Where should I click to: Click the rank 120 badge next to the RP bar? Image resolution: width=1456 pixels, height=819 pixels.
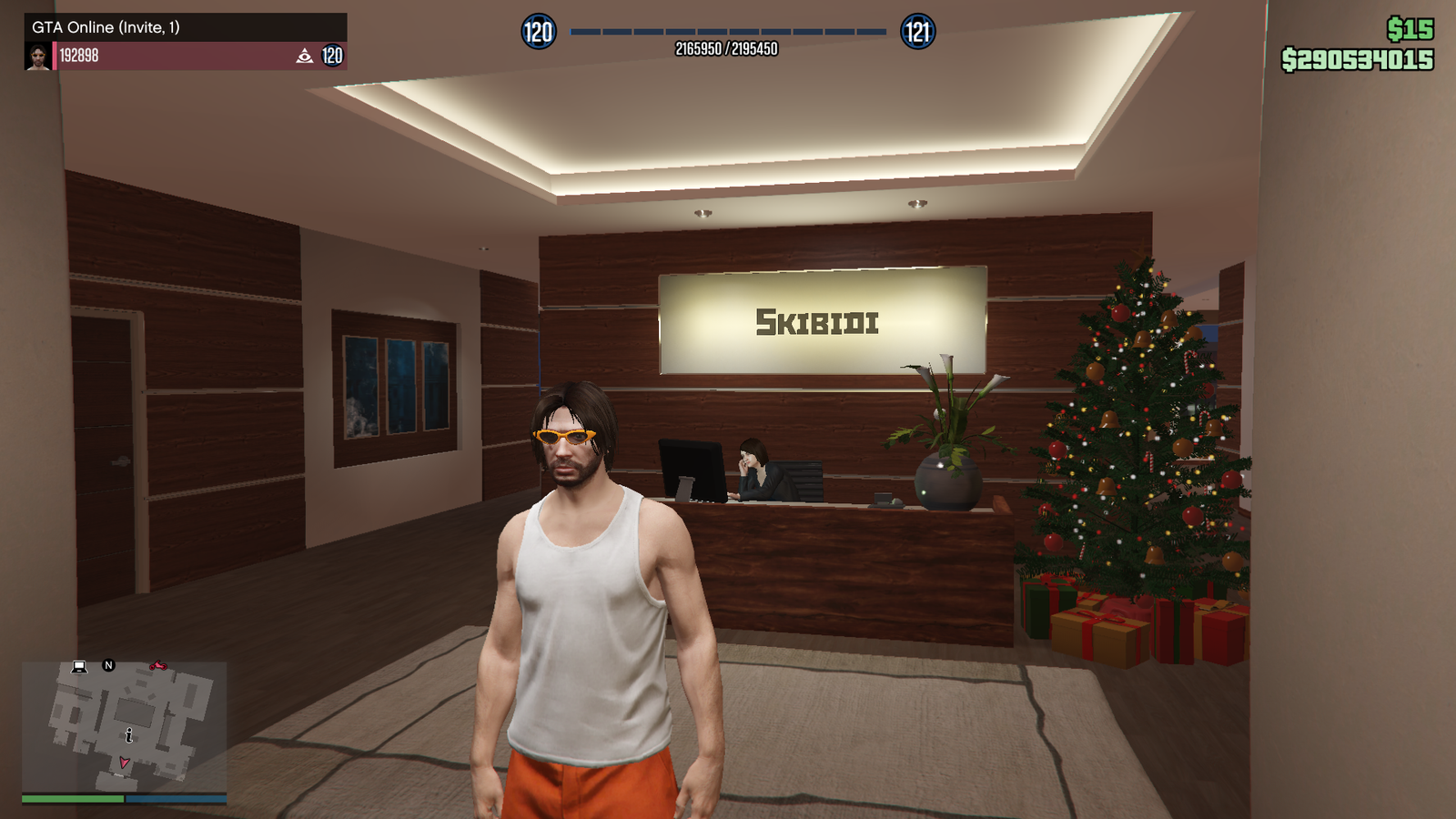[540, 32]
